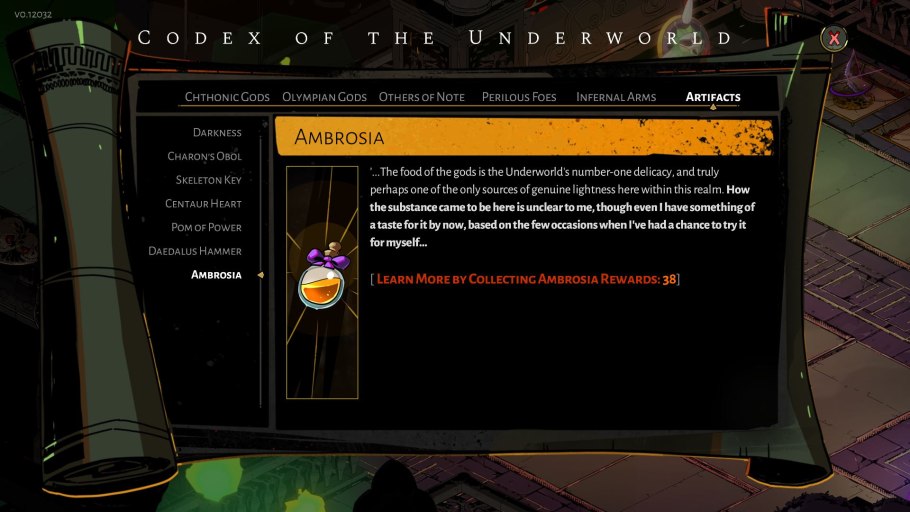Select the Perilous Foes tab
Screen dimensions: 910x512
[x=520, y=97]
